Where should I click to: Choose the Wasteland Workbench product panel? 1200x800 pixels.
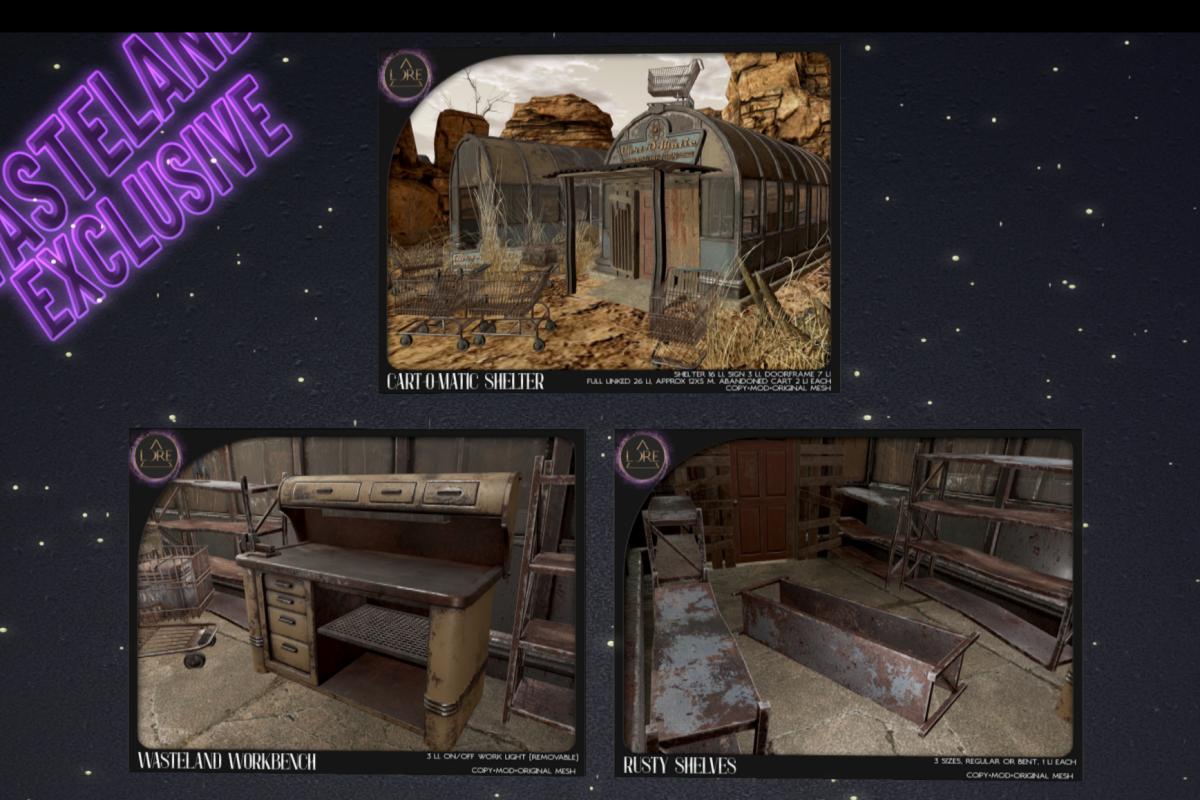coord(357,601)
